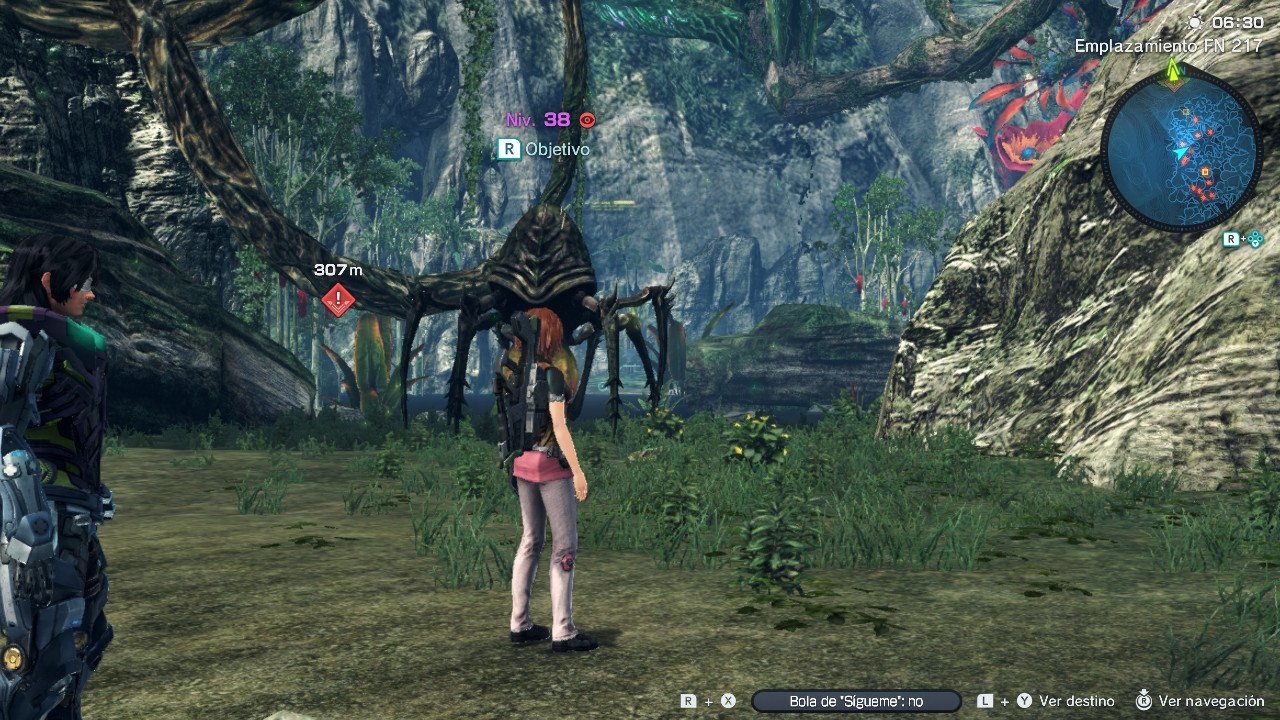Select the X button icon in the bottom-left prompt

coord(727,701)
